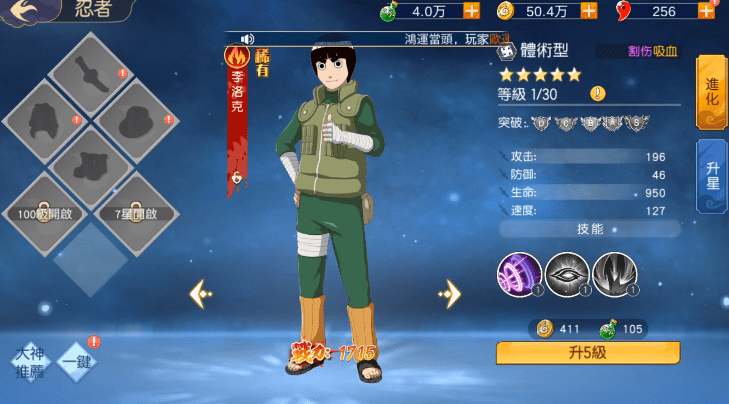Upgrade ninja with the 升5級 button

tap(588, 353)
